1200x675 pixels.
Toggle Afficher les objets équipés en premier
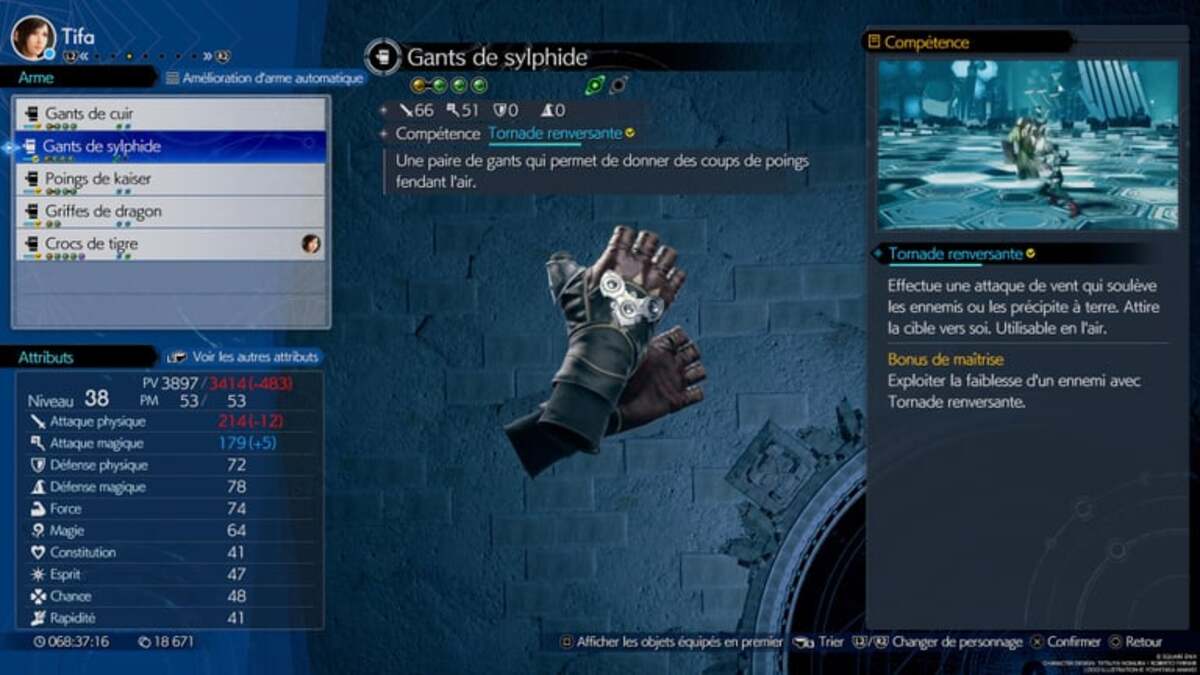point(672,643)
